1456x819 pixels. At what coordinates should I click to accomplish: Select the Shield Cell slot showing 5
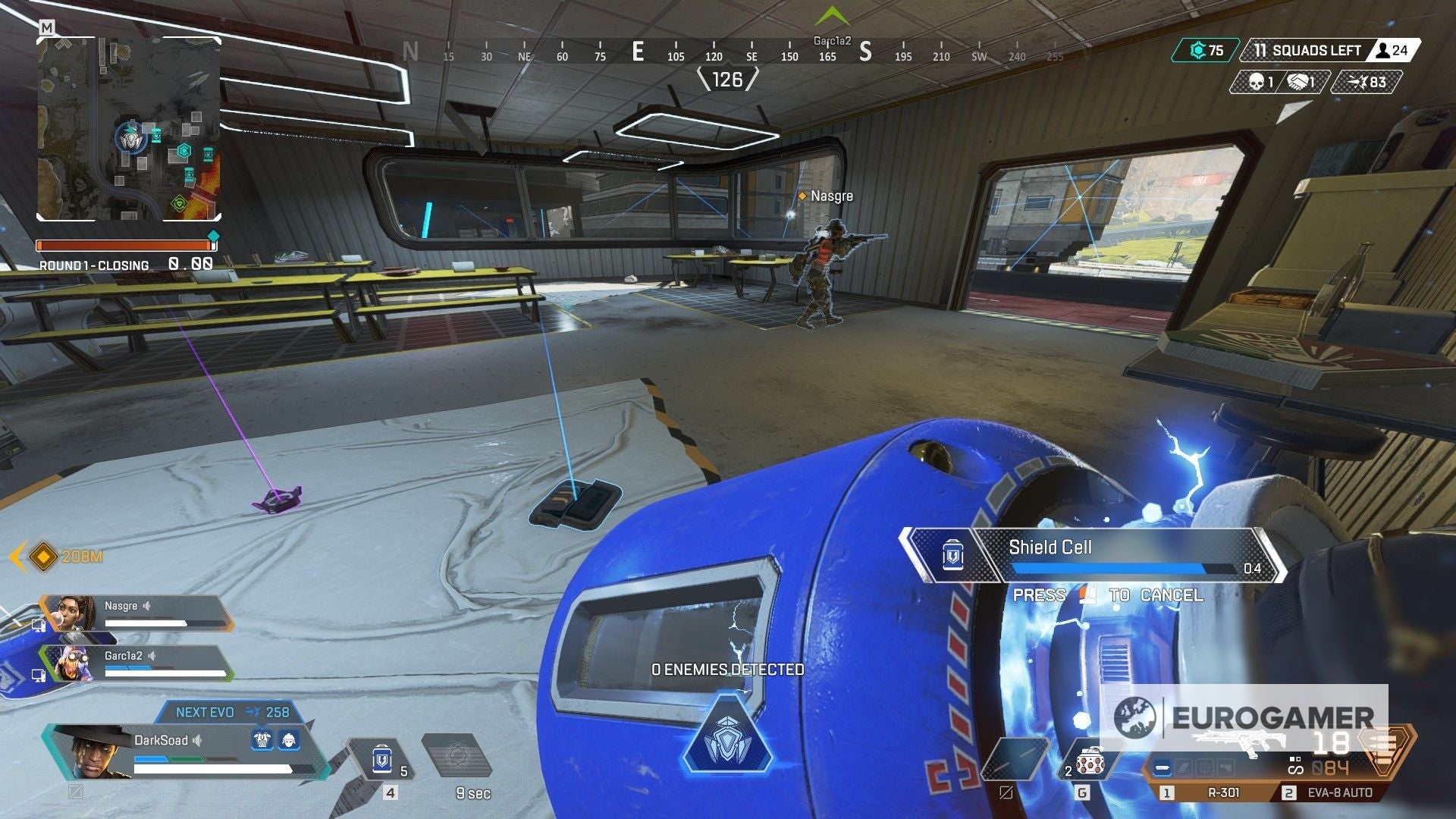click(x=383, y=758)
